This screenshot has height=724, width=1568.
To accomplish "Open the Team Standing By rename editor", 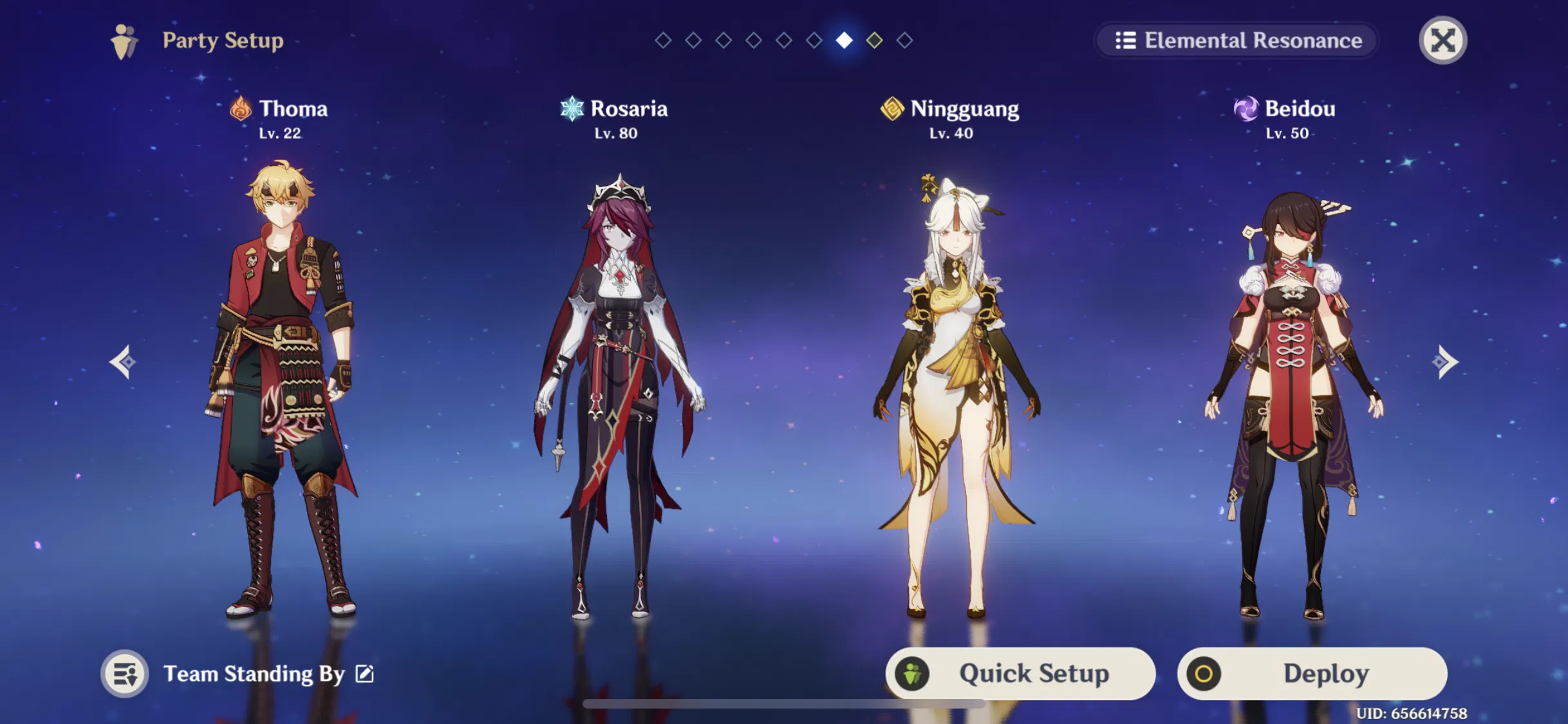I will click(364, 673).
